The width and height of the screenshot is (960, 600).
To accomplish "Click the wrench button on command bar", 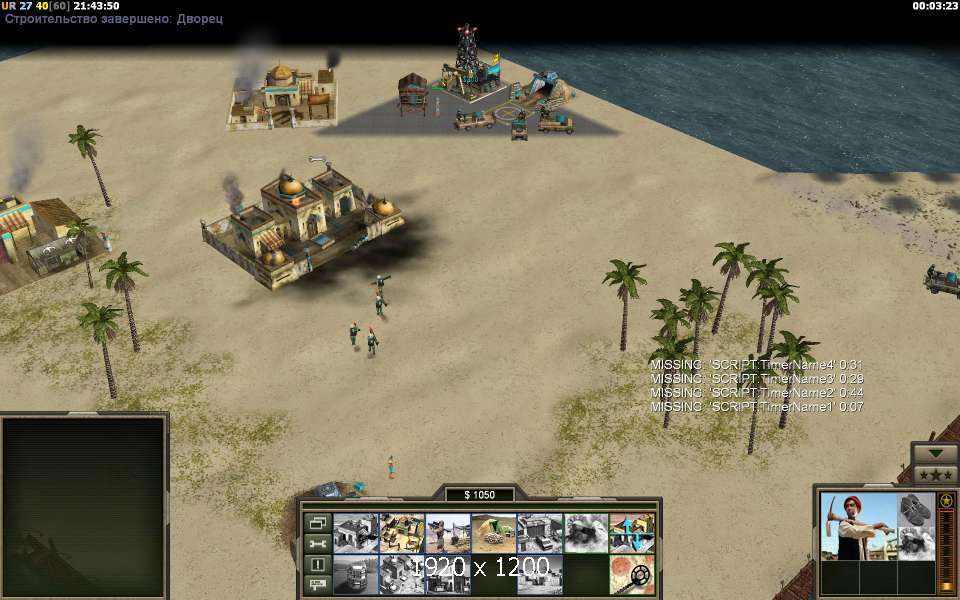I will tap(317, 544).
